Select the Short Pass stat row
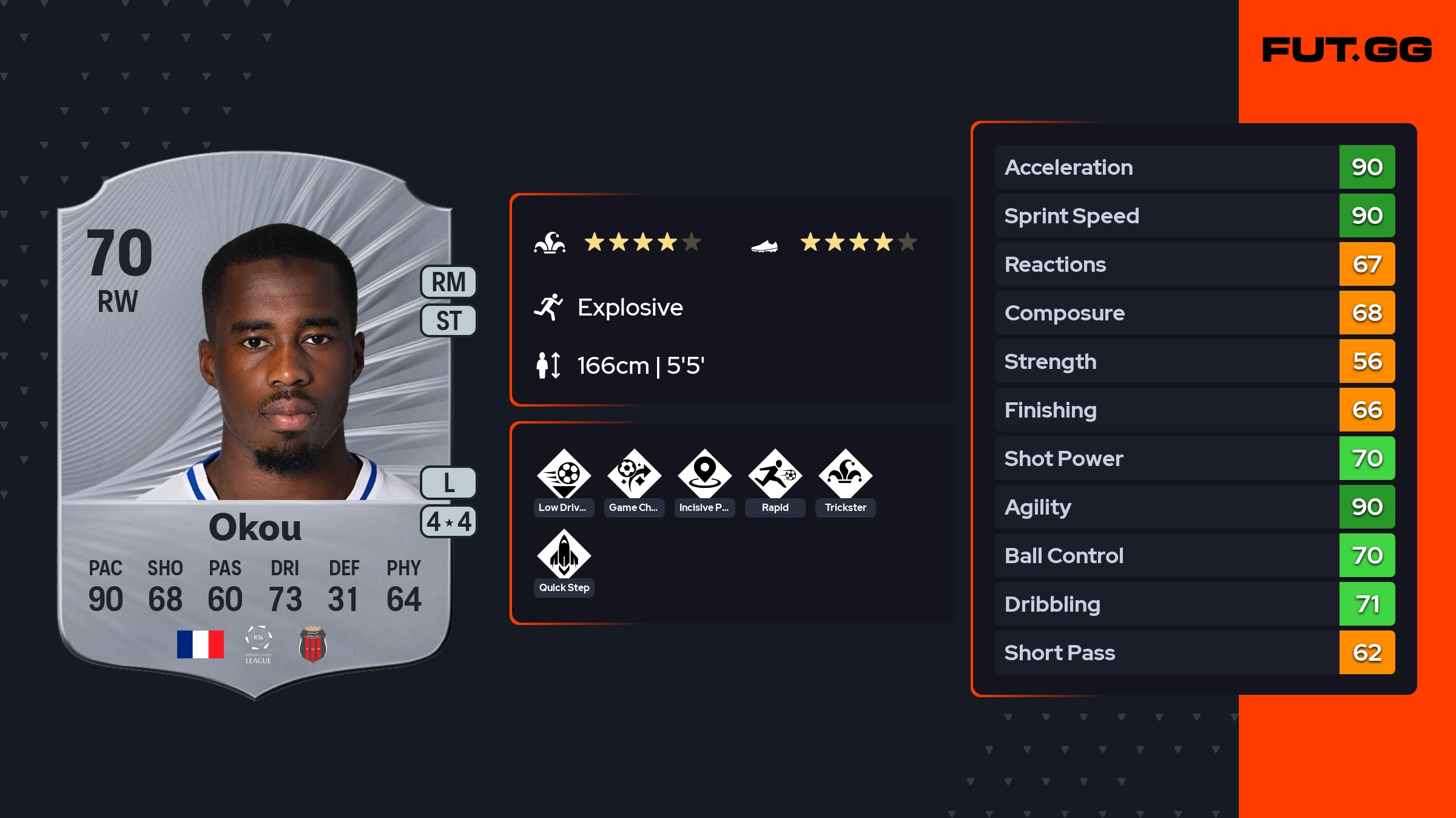Screen dimensions: 1456x818 click(1194, 652)
